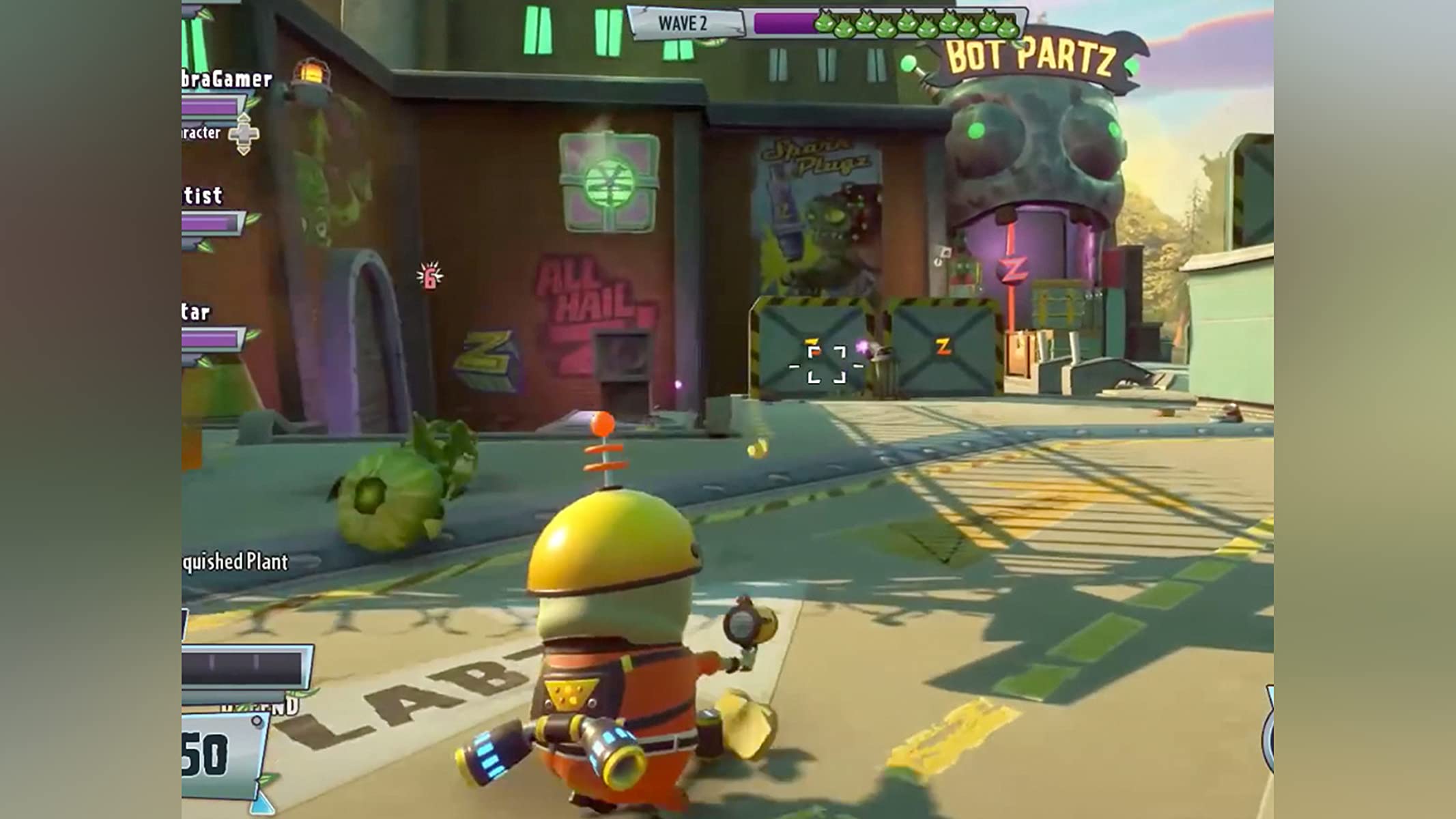The width and height of the screenshot is (1456, 819).
Task: Click the Wave 2 progress tracker
Action: click(x=826, y=23)
